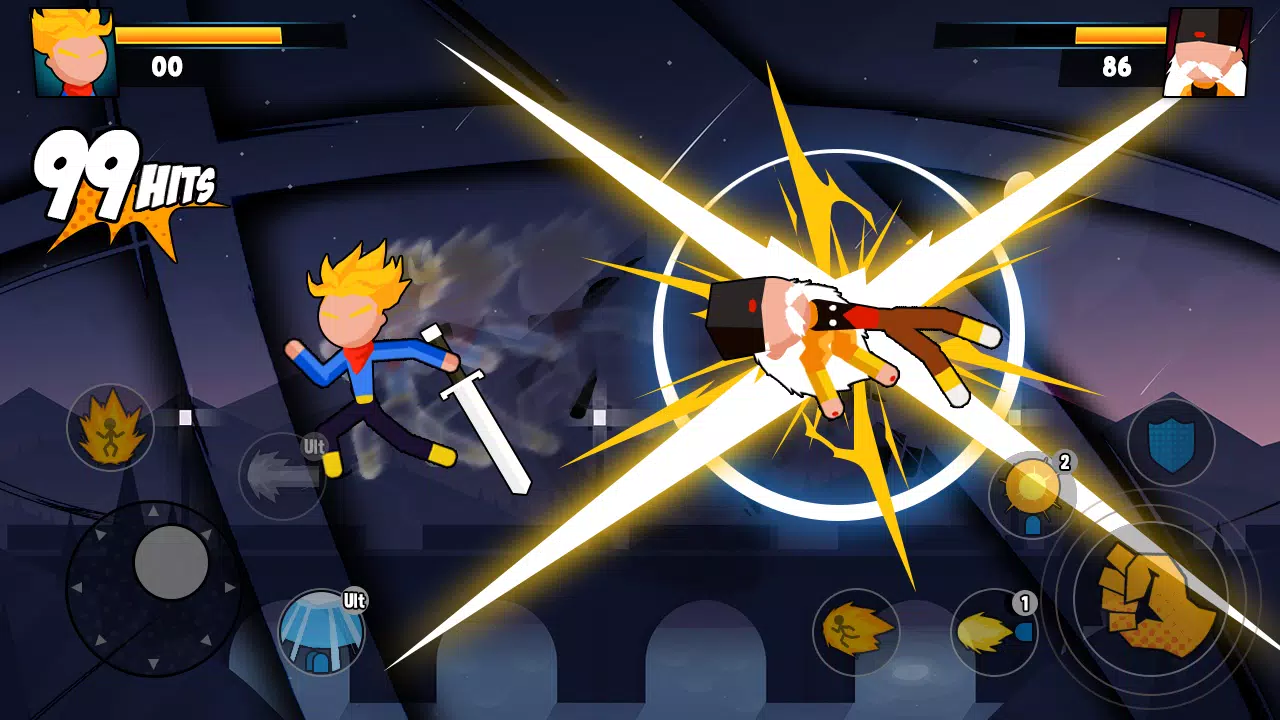
Task: Tap the '2' charge badge on energy skill
Action: [x=1063, y=462]
